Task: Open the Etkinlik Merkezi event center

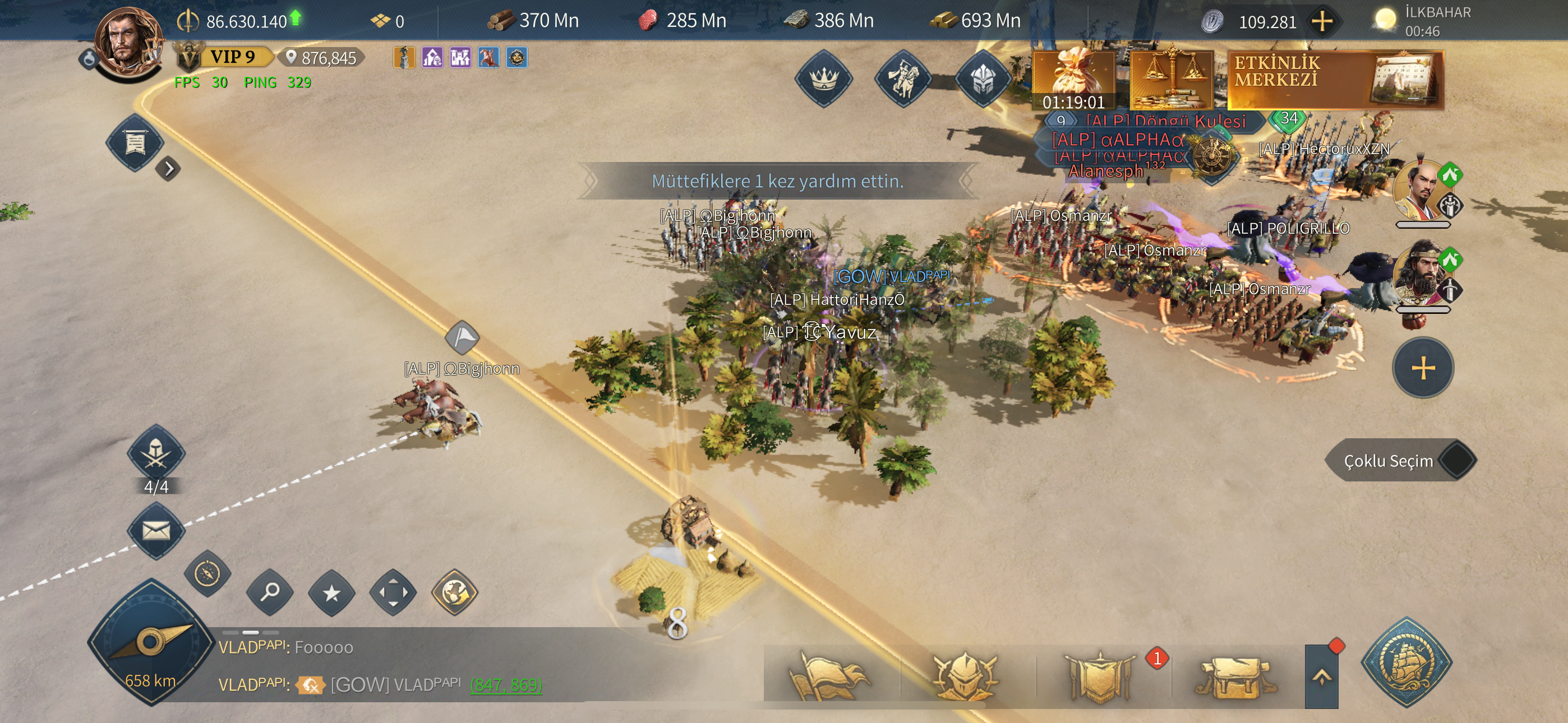Action: pyautogui.click(x=1335, y=80)
